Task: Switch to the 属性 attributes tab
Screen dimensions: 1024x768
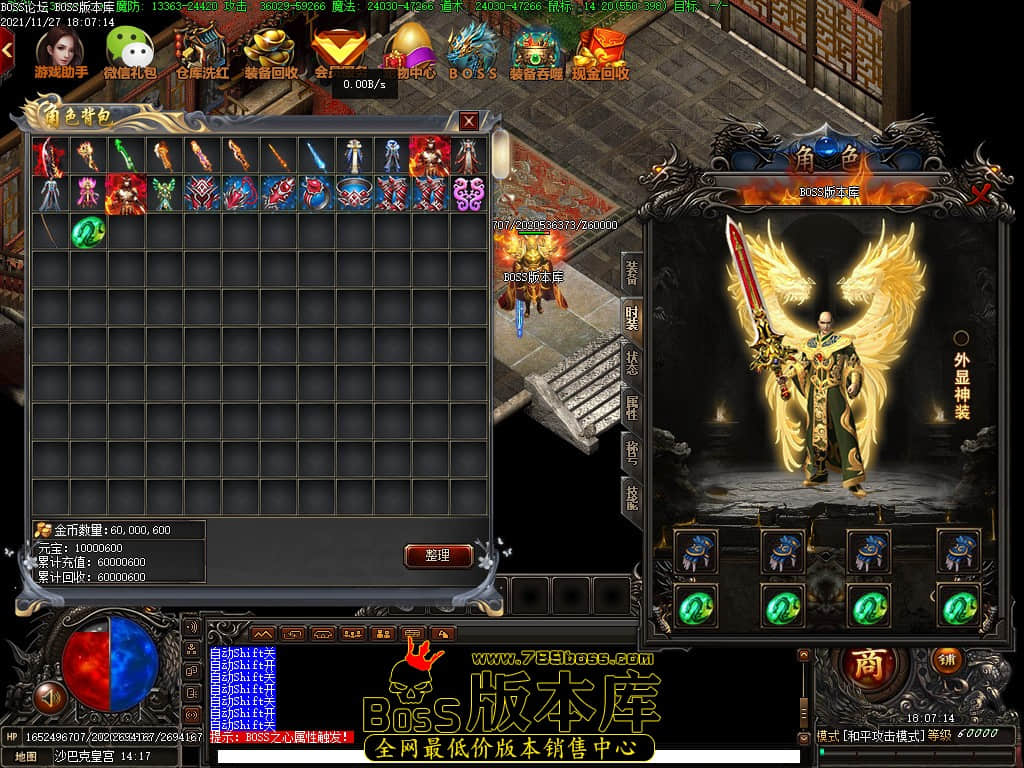Action: click(x=632, y=408)
